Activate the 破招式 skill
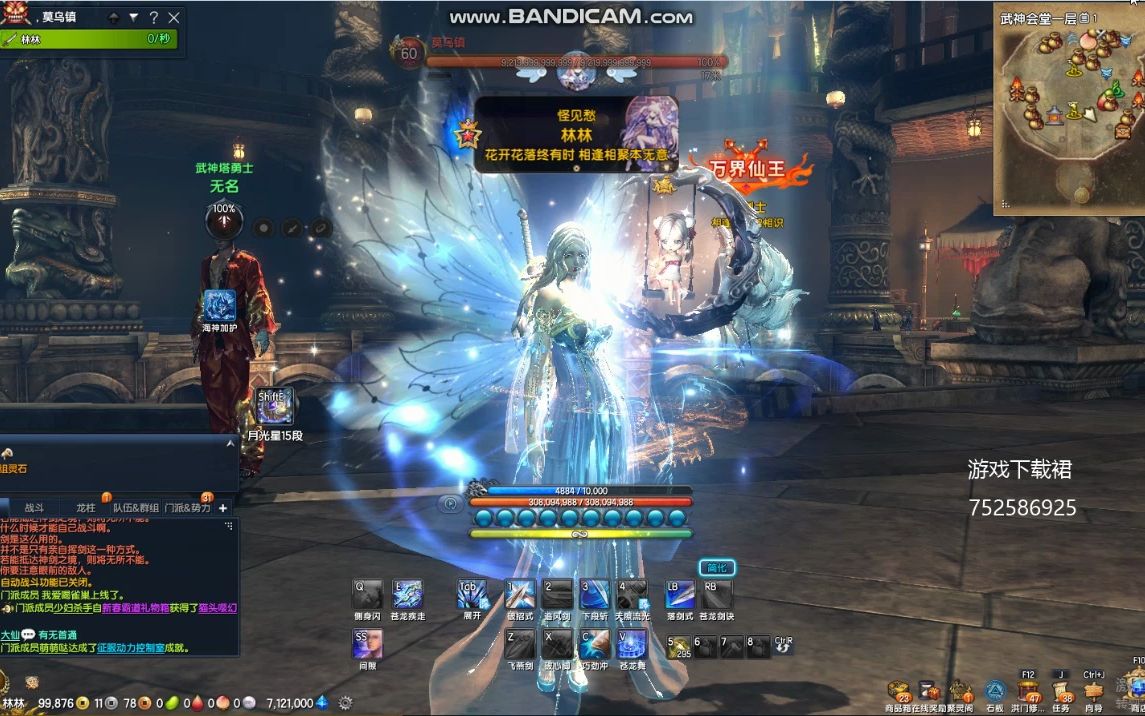The height and width of the screenshot is (716, 1145). point(519,595)
